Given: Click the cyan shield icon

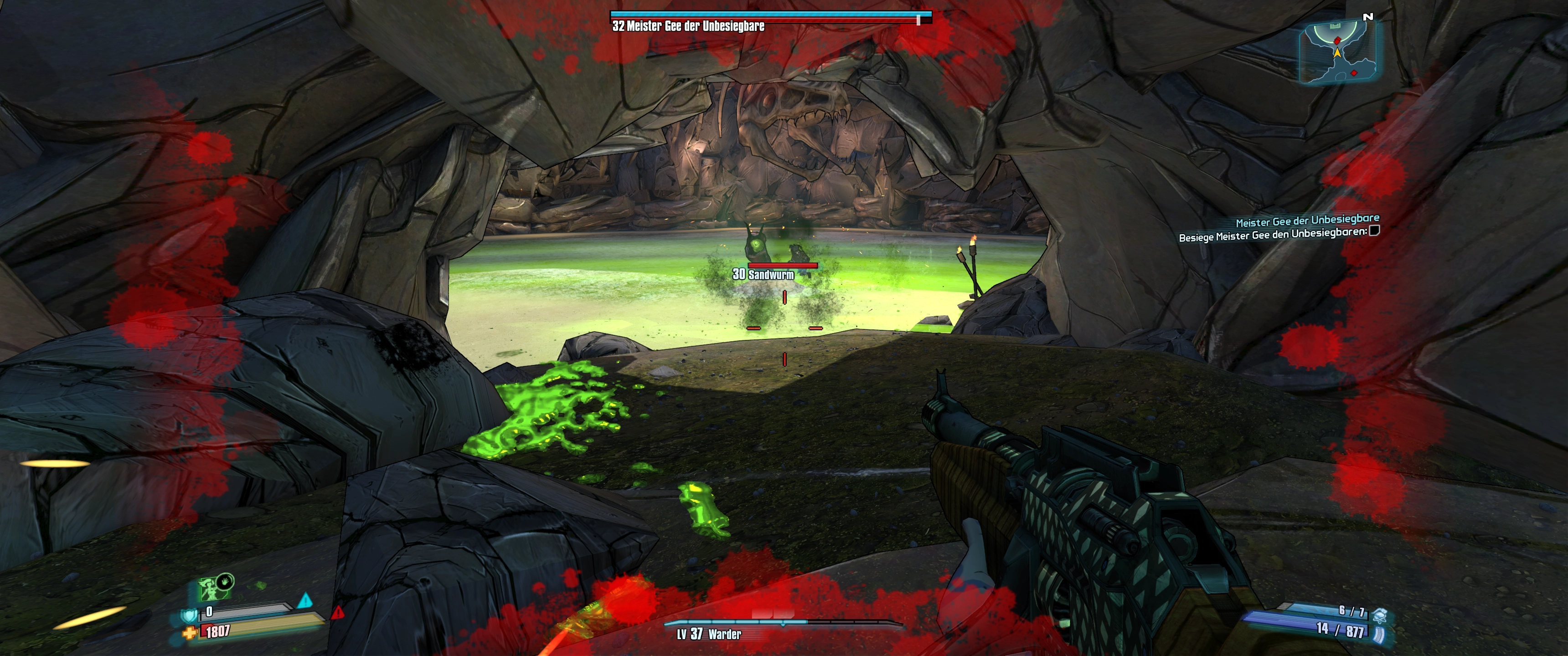Looking at the screenshot, I should click(x=188, y=615).
